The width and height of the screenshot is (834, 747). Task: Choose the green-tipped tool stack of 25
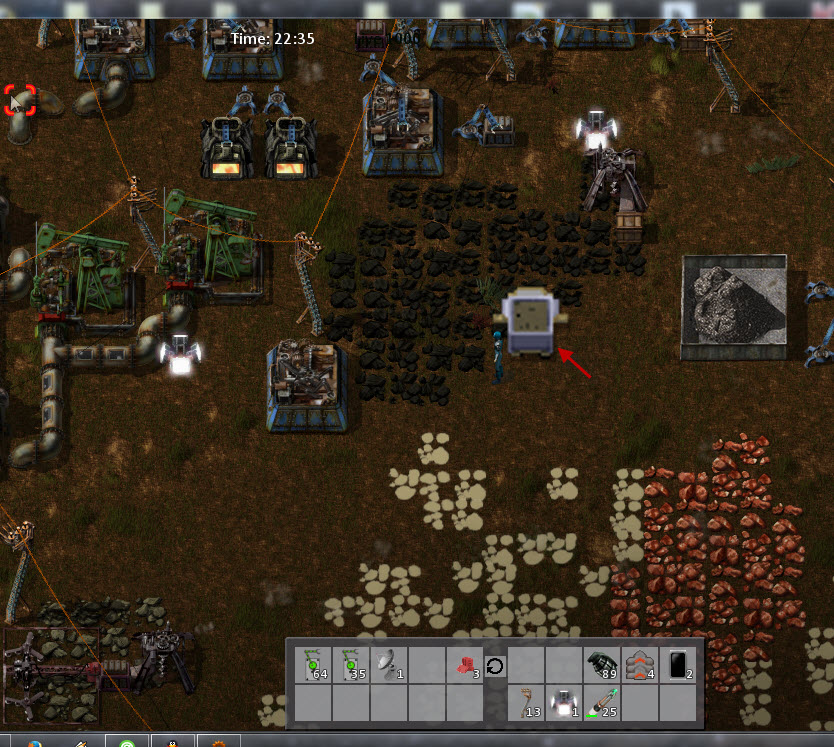(600, 703)
